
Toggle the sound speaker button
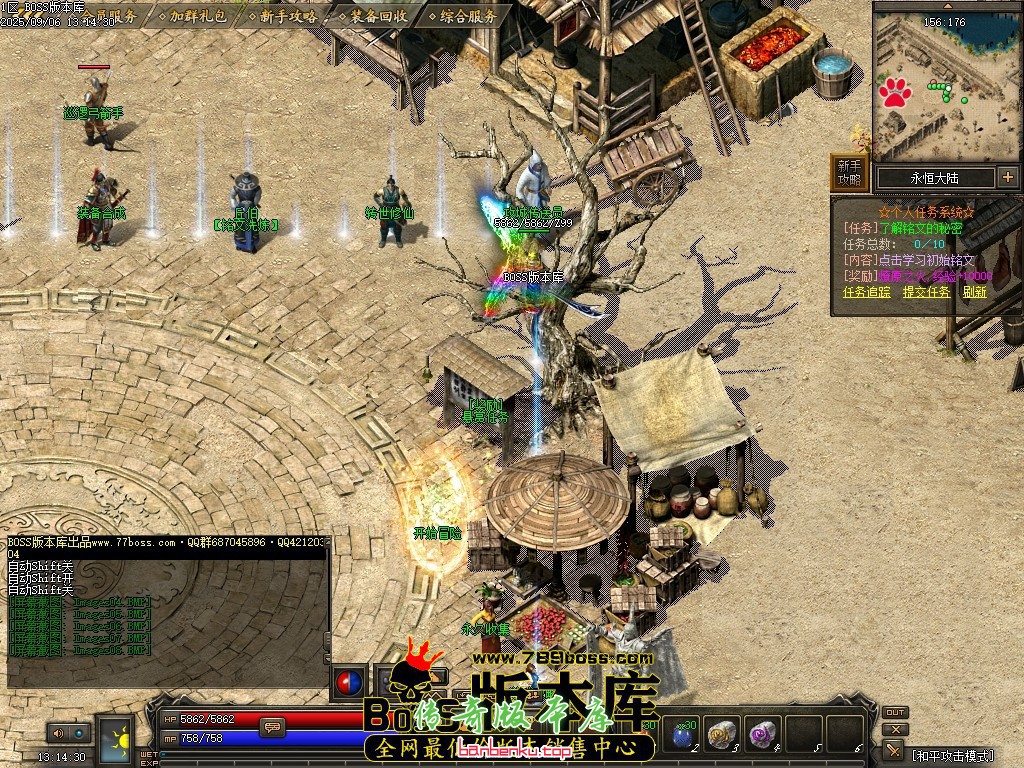(x=56, y=733)
